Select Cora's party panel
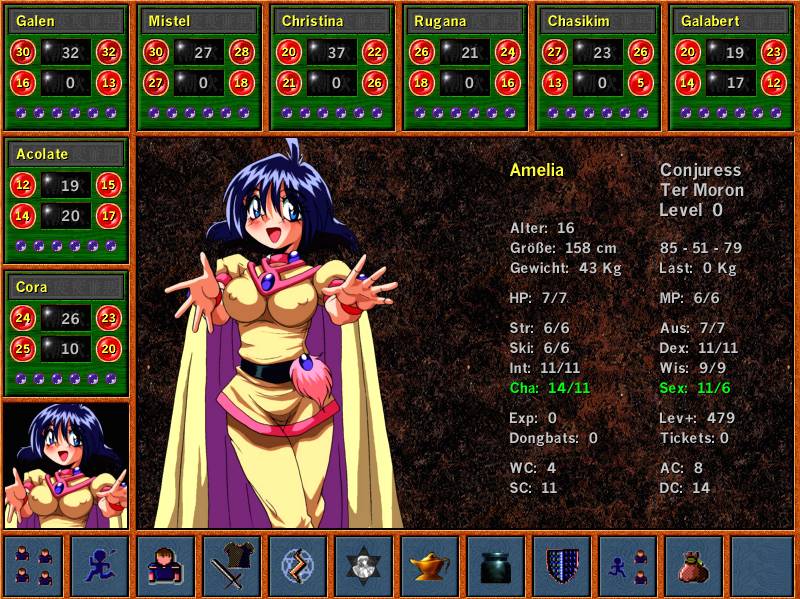 (x=66, y=333)
